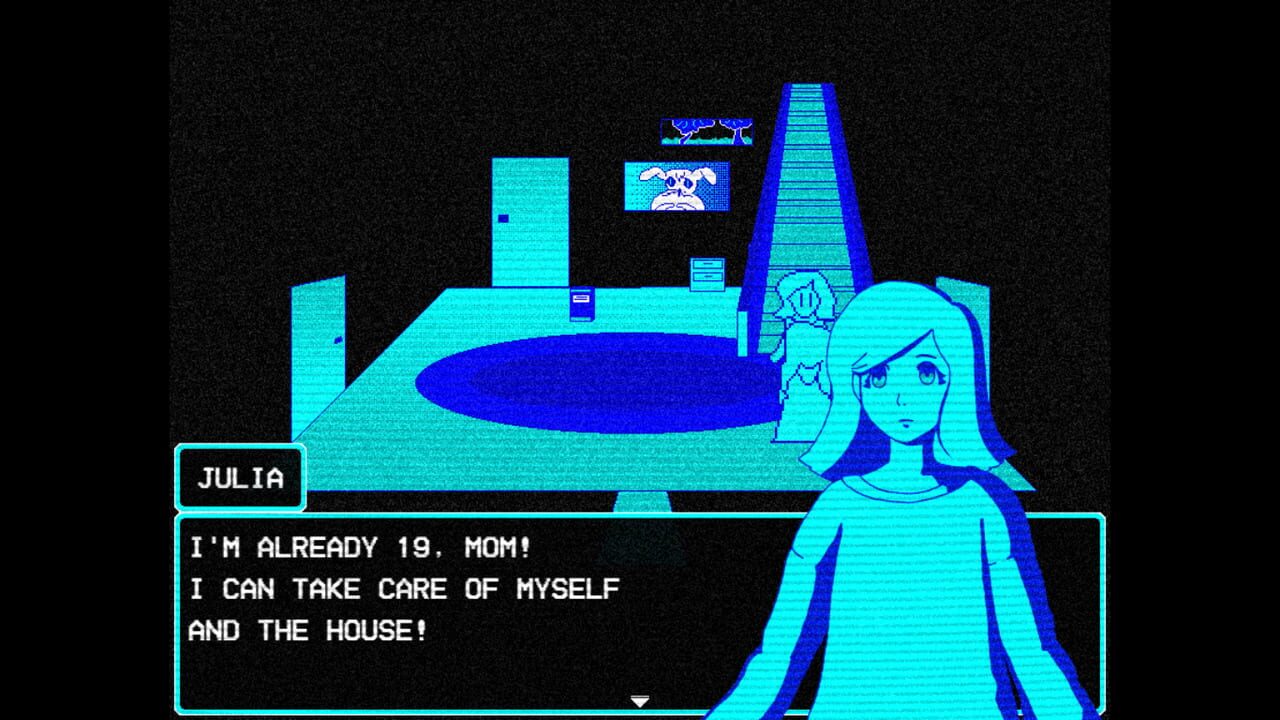Click the cyan bed surface

coord(430,330)
